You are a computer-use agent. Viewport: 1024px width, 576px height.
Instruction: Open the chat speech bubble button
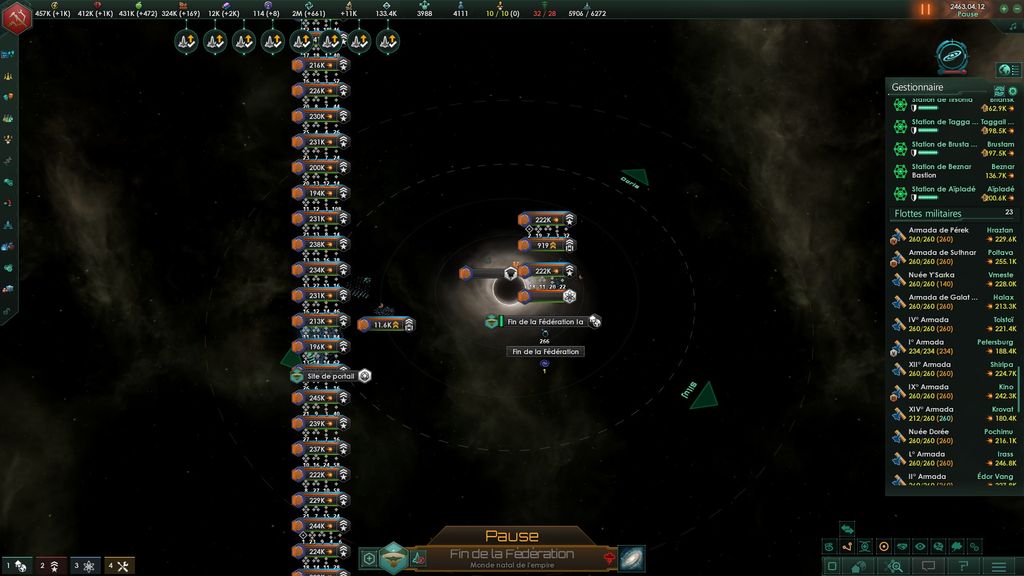tap(930, 566)
